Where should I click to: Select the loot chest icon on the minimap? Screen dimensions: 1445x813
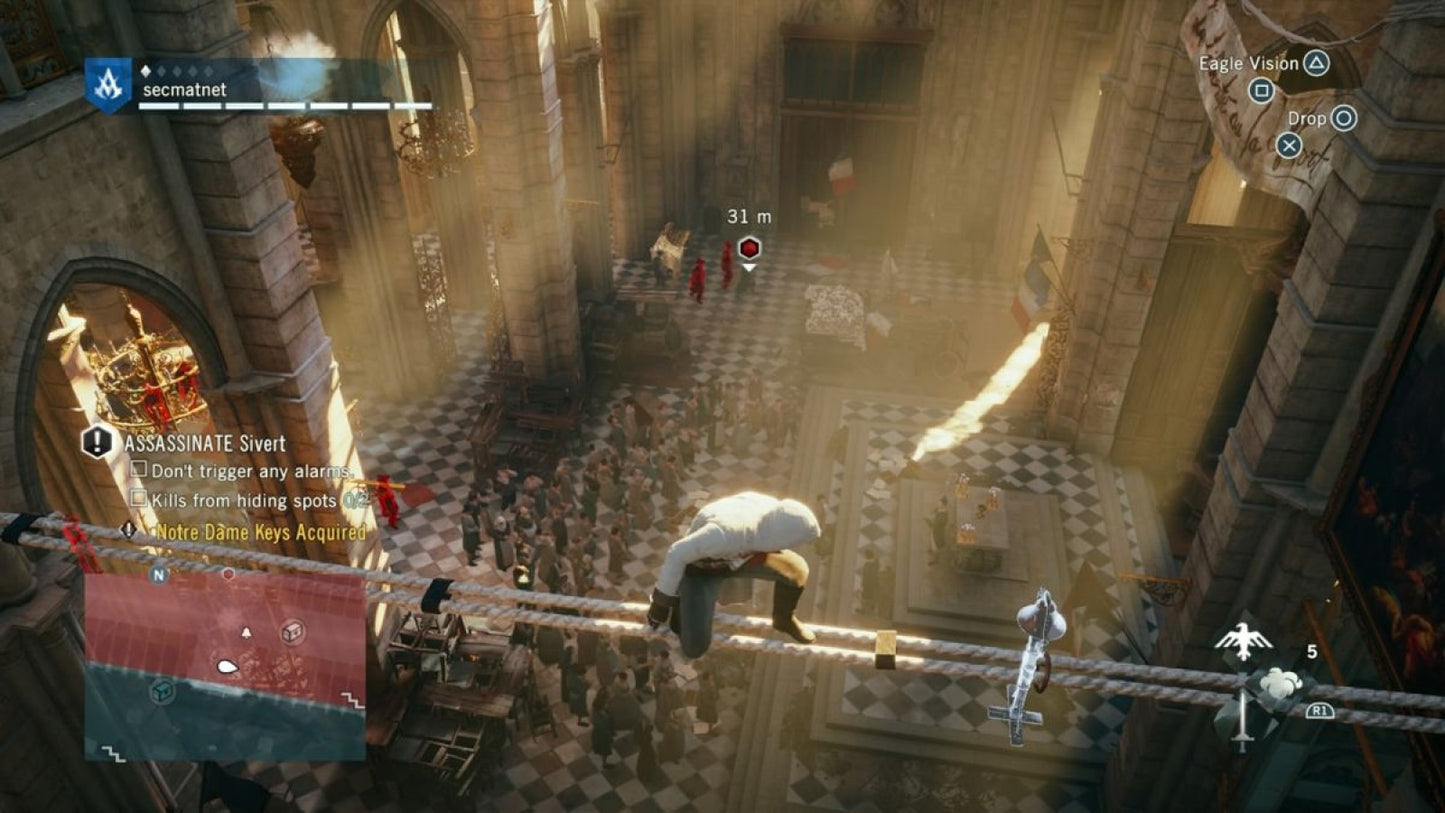coord(294,632)
